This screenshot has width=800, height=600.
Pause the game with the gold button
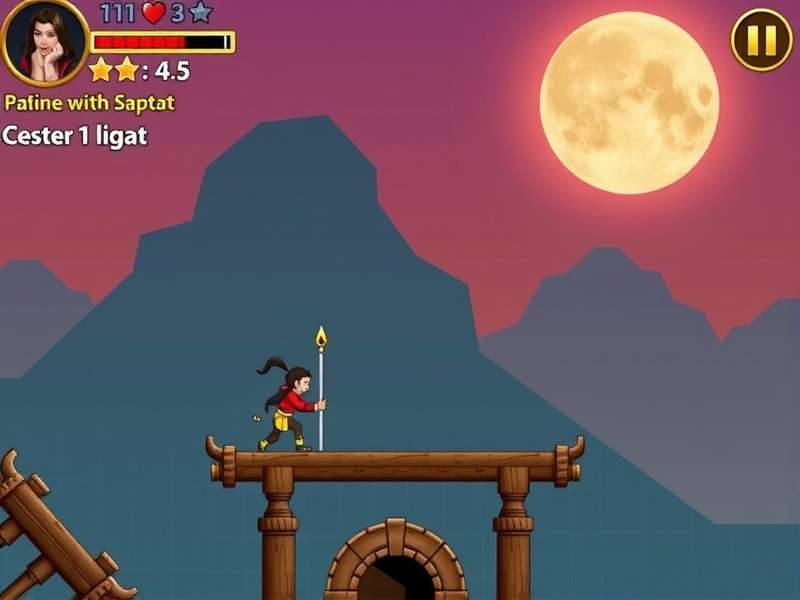pos(761,40)
